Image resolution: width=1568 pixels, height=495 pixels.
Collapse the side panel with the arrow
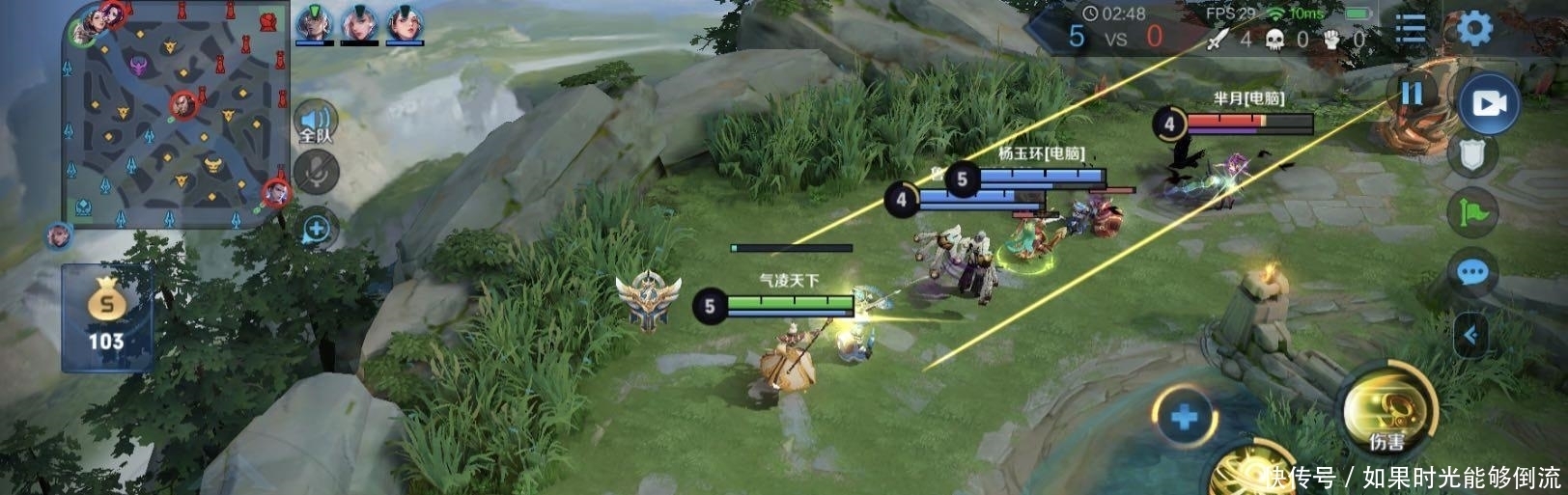pos(1470,335)
